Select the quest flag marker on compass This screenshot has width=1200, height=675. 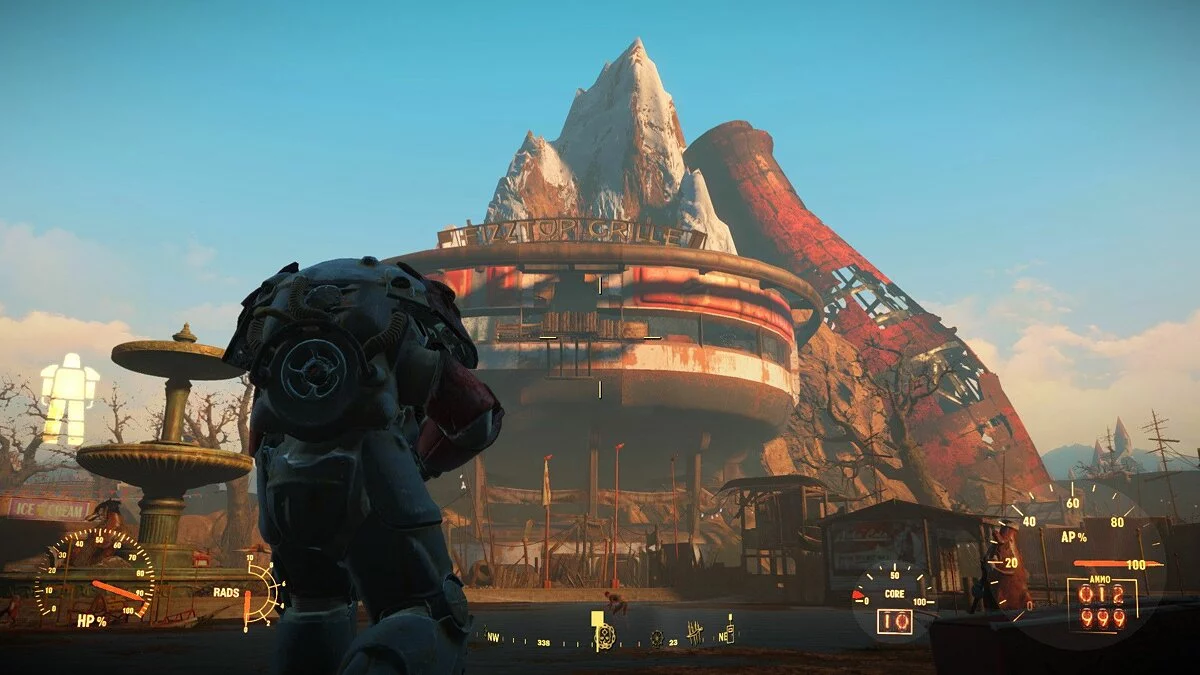coord(597,620)
